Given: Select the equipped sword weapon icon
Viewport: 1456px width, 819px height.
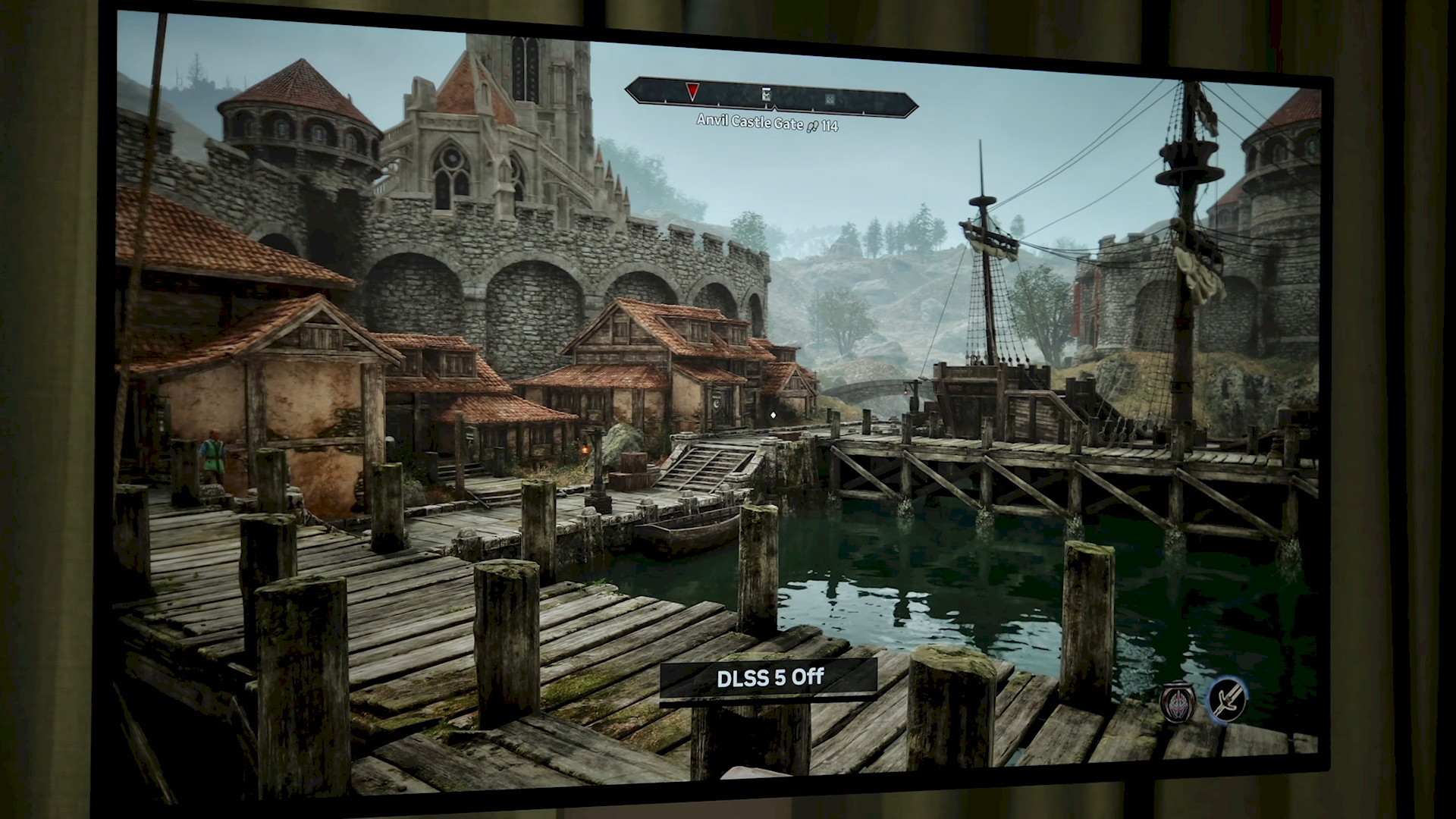Looking at the screenshot, I should [1227, 700].
